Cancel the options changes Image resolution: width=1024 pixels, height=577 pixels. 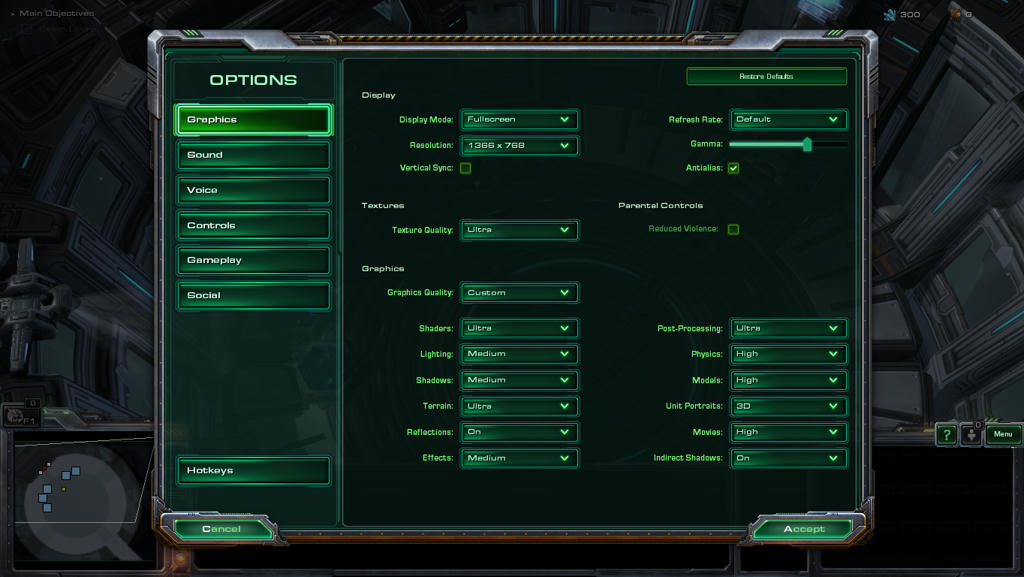tap(221, 529)
